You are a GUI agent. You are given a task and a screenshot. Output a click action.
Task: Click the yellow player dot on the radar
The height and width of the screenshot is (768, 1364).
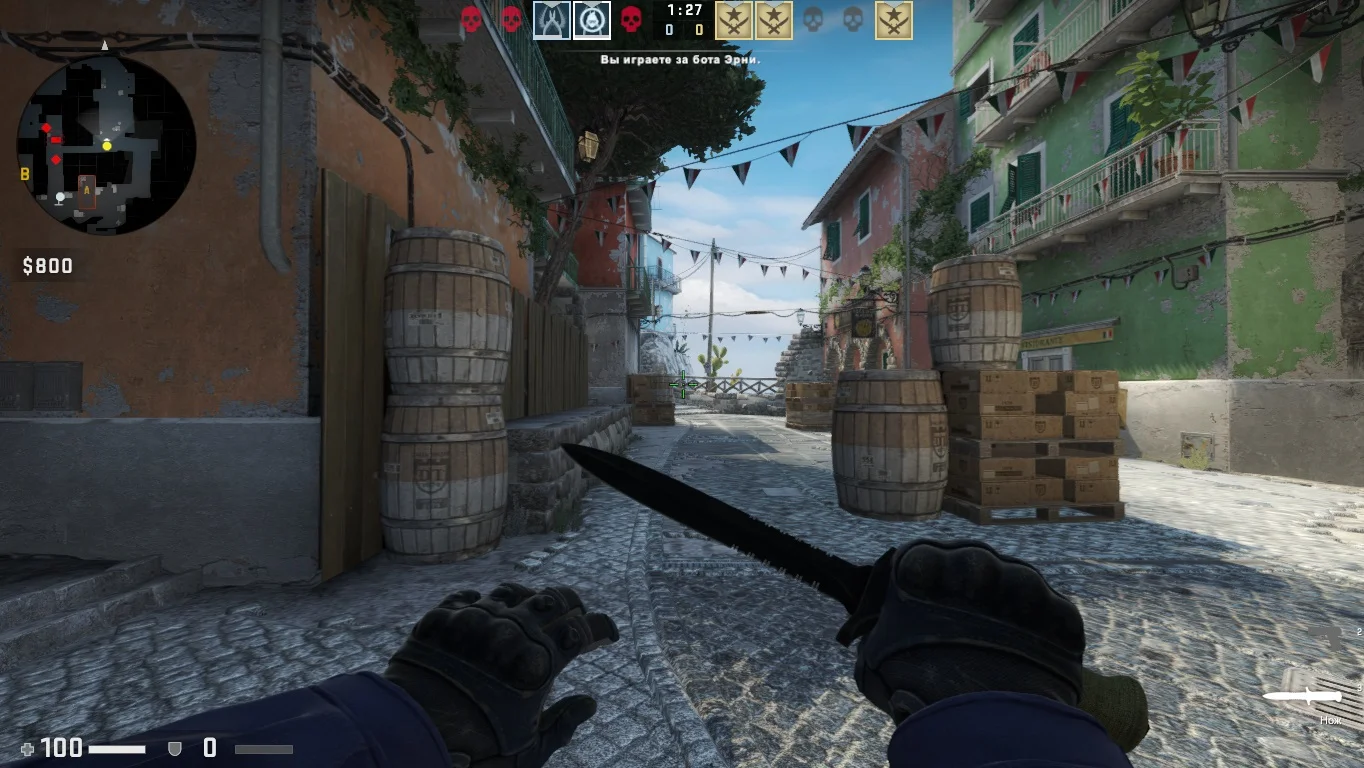pyautogui.click(x=107, y=146)
